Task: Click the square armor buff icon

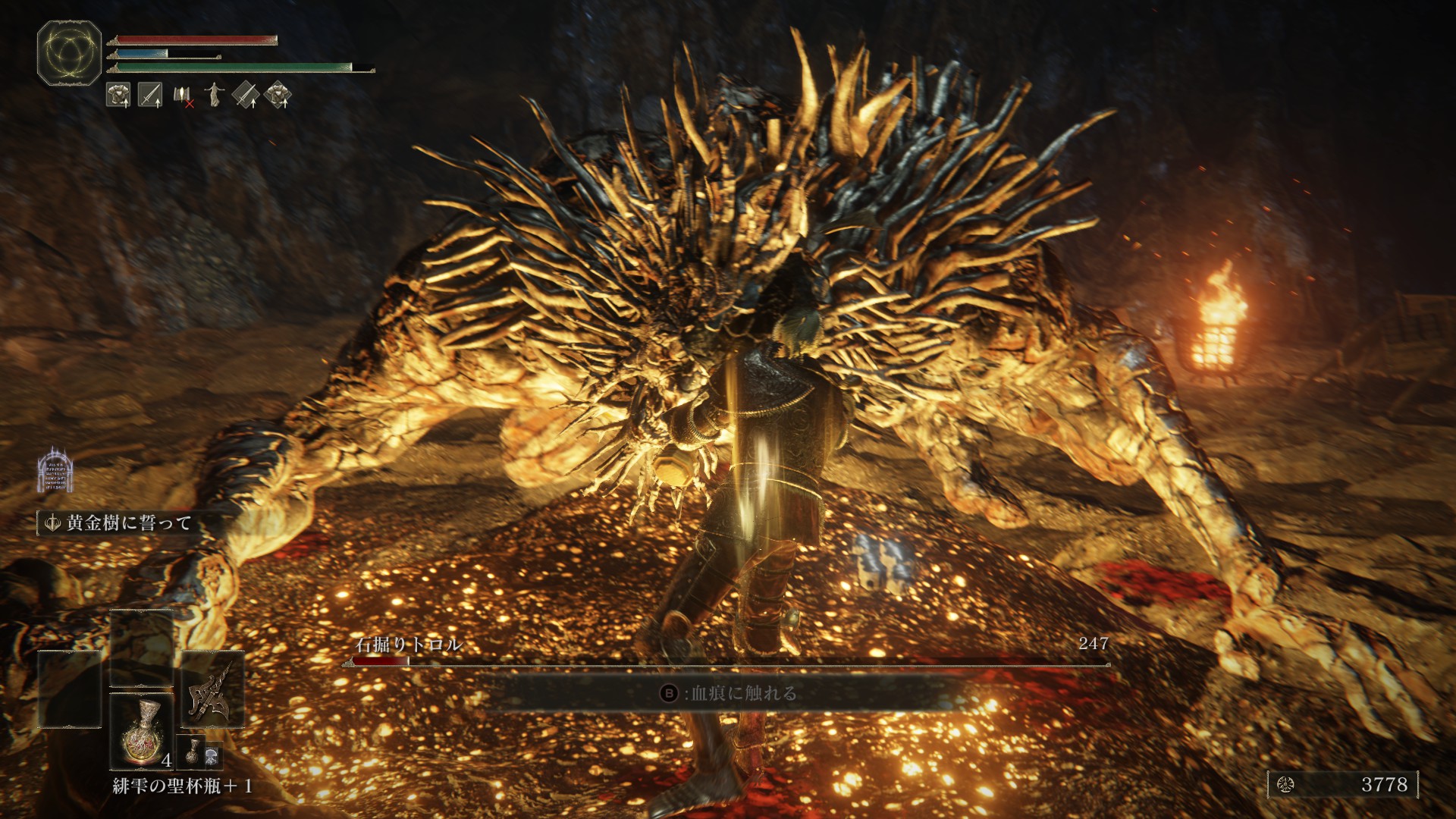Action: [x=118, y=95]
